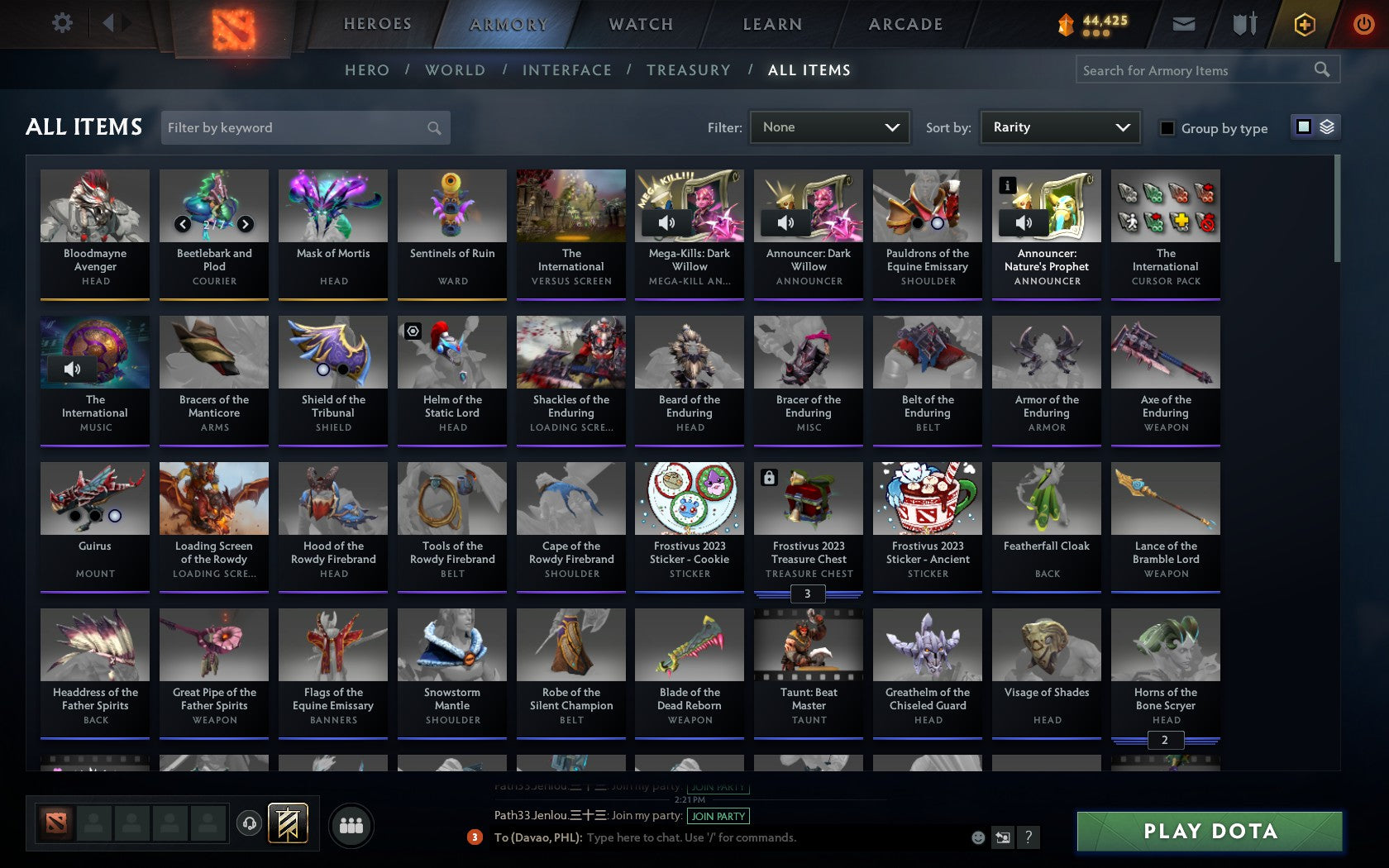Click the orange power button
The width and height of the screenshot is (1389, 868).
point(1363,22)
